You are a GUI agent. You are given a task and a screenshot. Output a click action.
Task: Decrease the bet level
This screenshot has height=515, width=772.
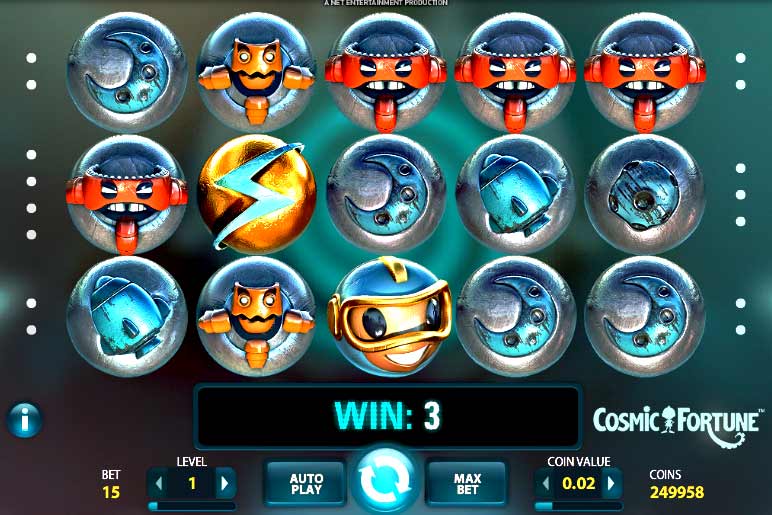point(158,484)
